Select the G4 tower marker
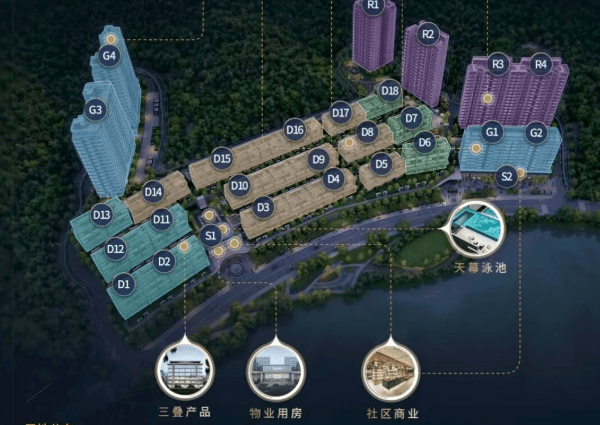The image size is (600, 425). click(110, 56)
